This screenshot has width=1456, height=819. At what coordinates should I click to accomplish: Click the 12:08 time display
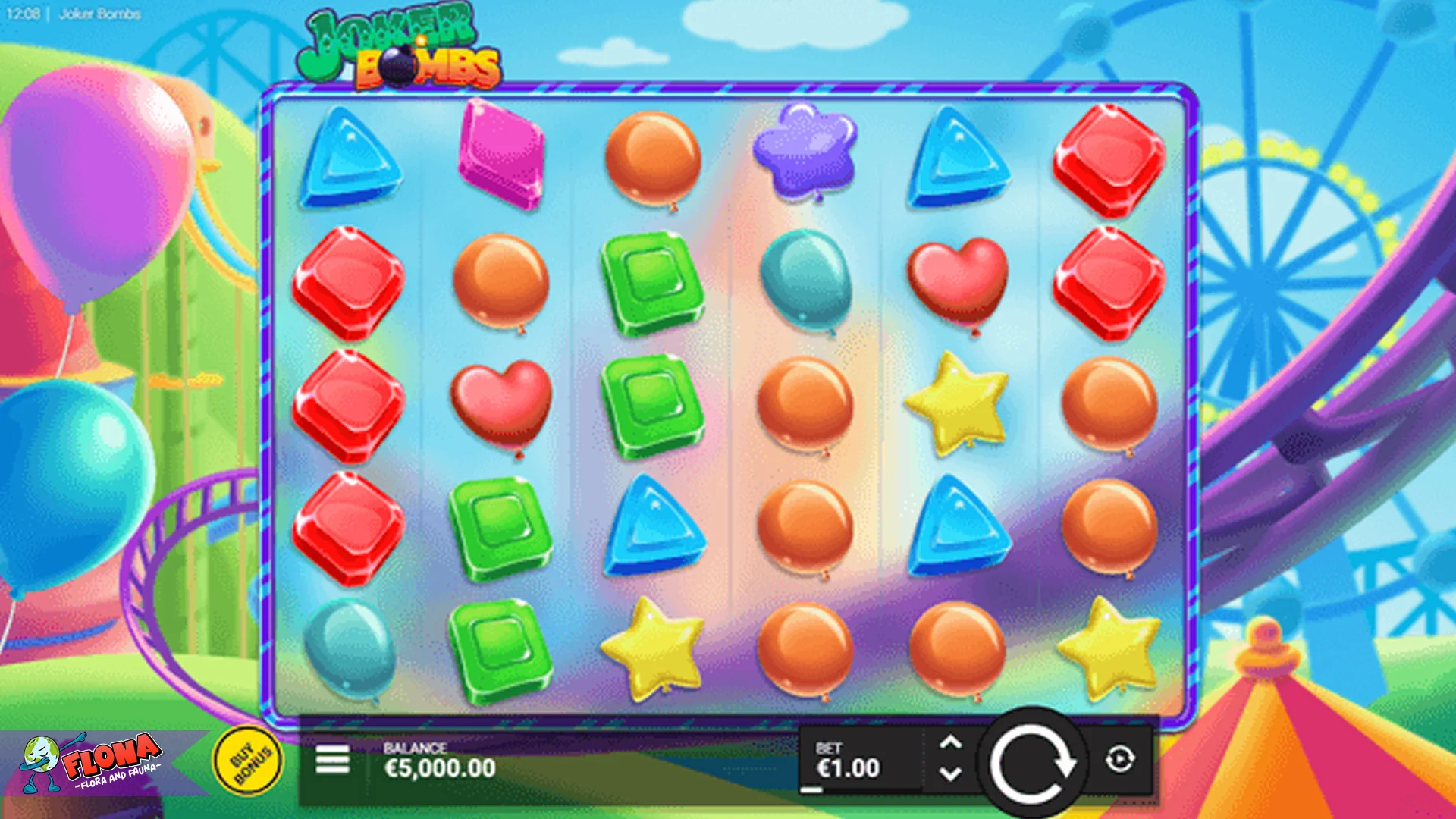(23, 12)
